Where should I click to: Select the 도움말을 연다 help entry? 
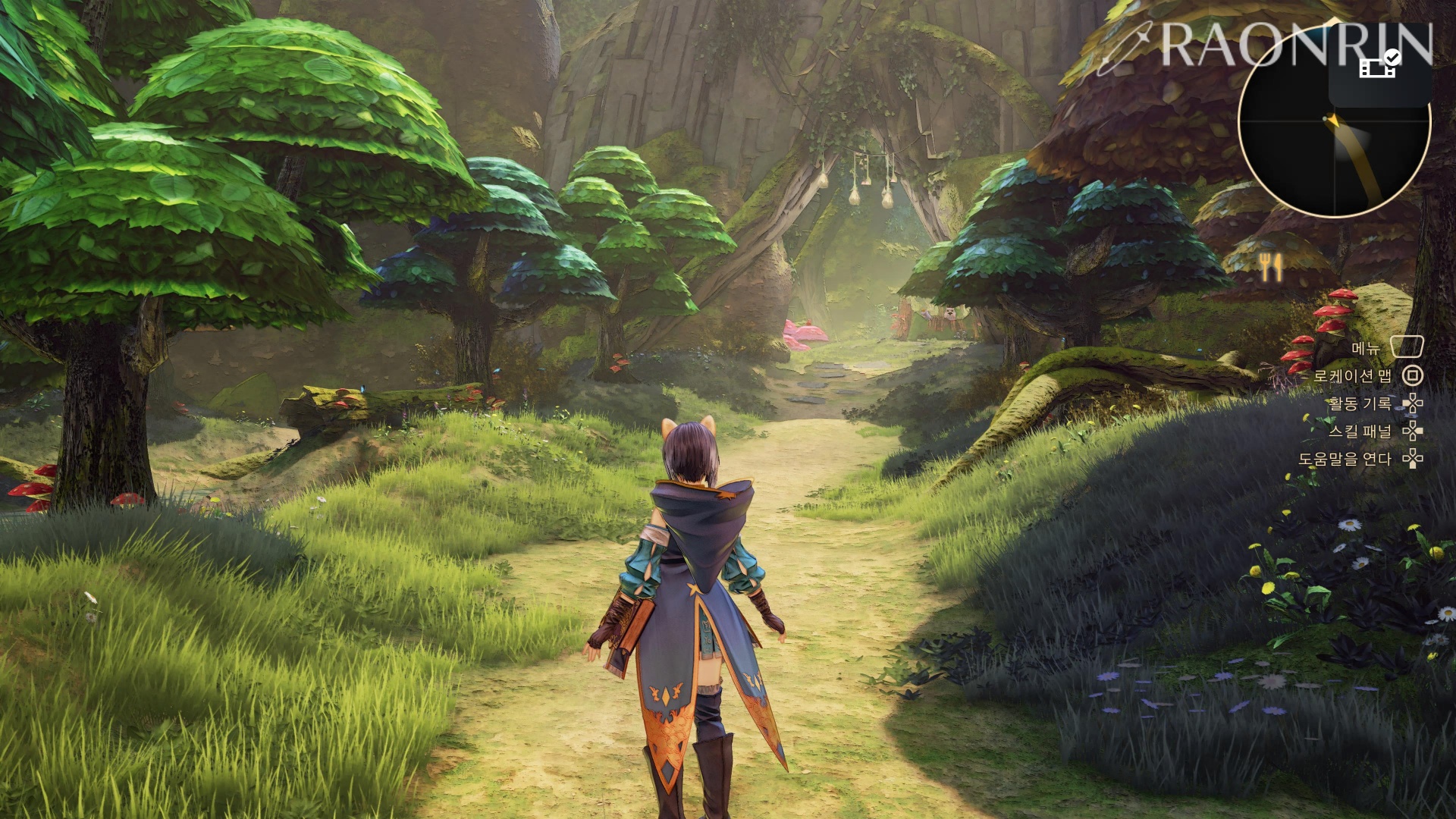click(x=1345, y=459)
